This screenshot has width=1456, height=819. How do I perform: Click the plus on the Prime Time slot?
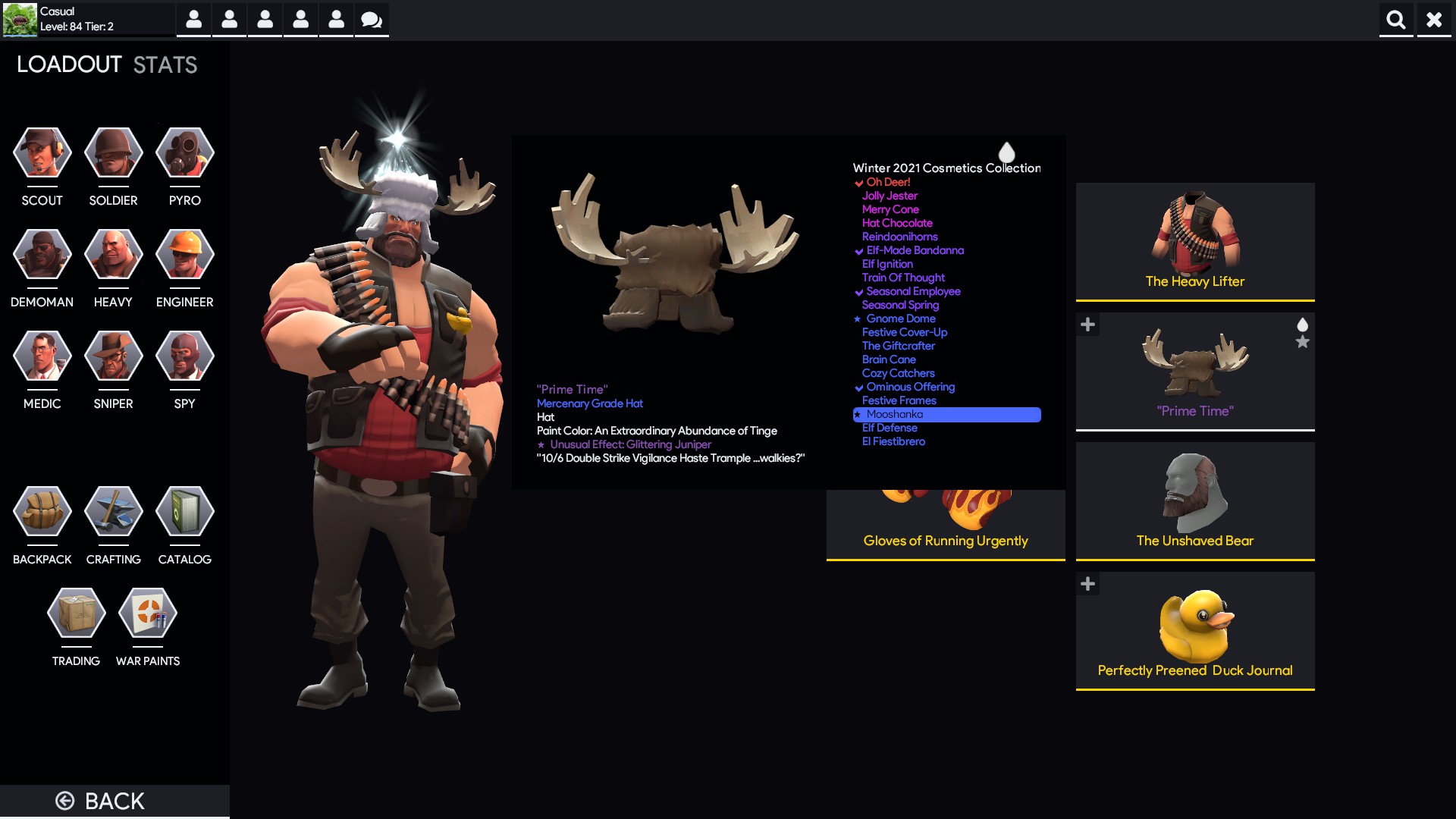pyautogui.click(x=1089, y=324)
